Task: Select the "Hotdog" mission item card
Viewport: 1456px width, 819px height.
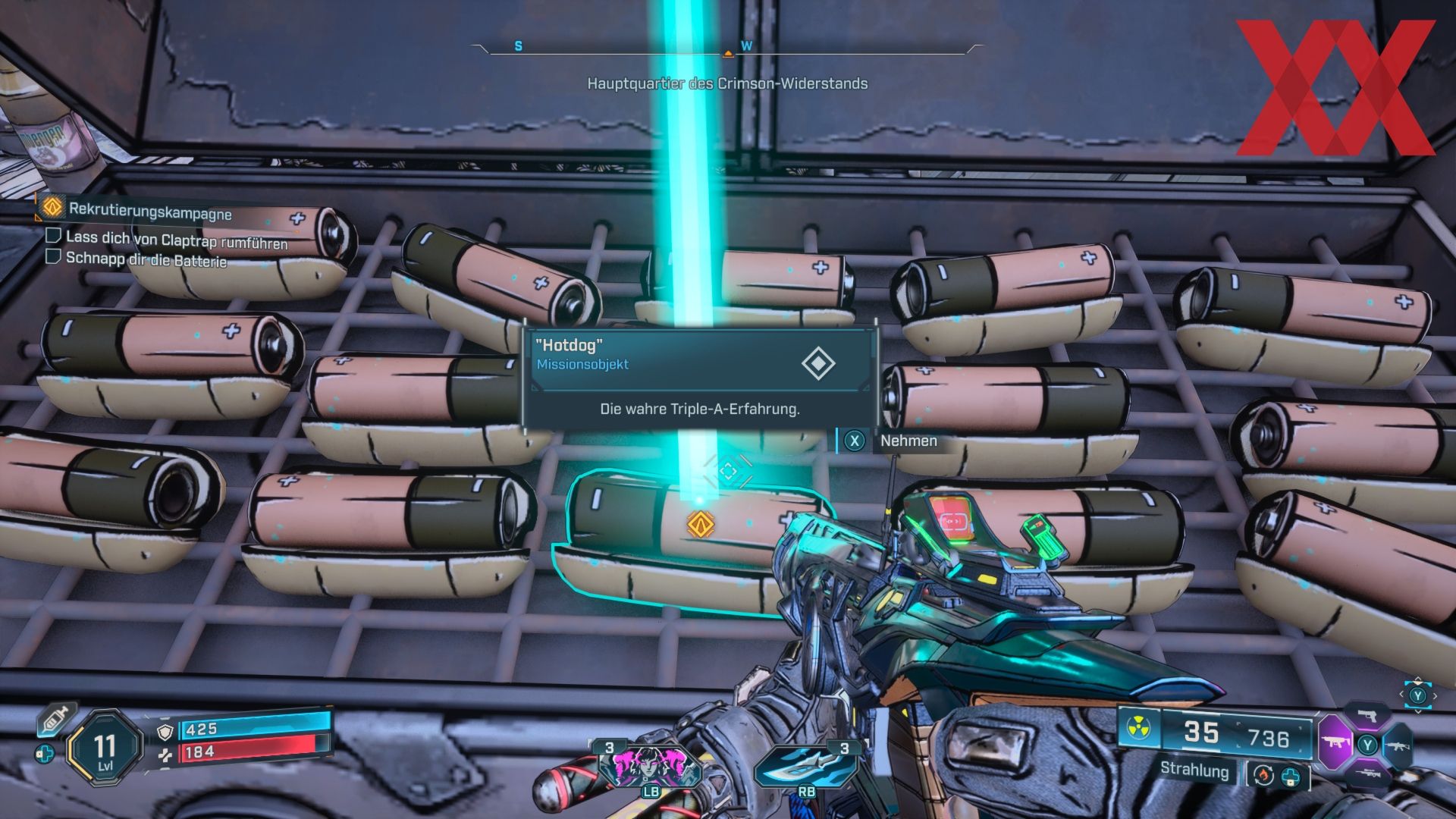Action: 699,377
